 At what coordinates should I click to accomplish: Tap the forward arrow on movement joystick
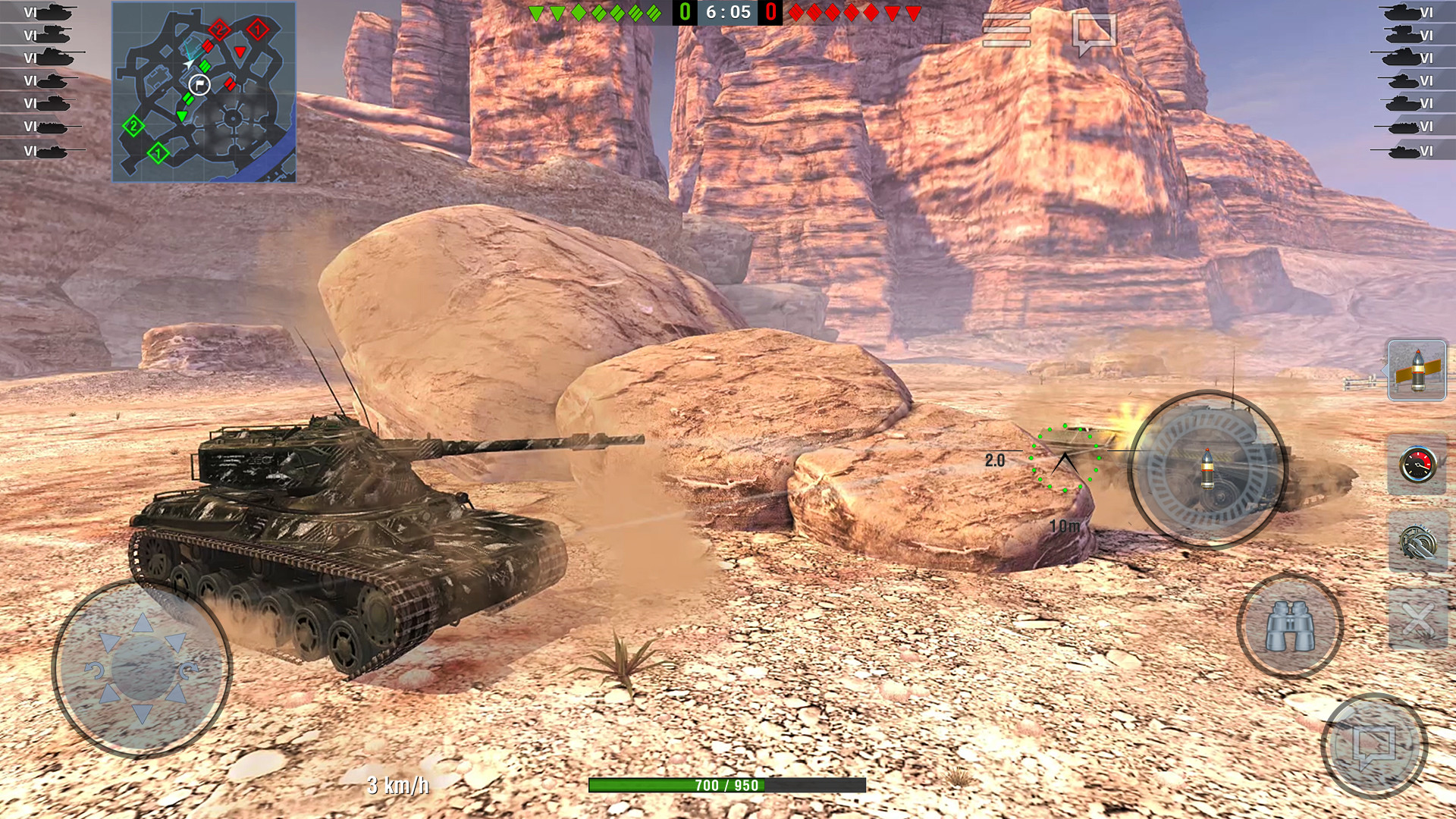pyautogui.click(x=143, y=623)
